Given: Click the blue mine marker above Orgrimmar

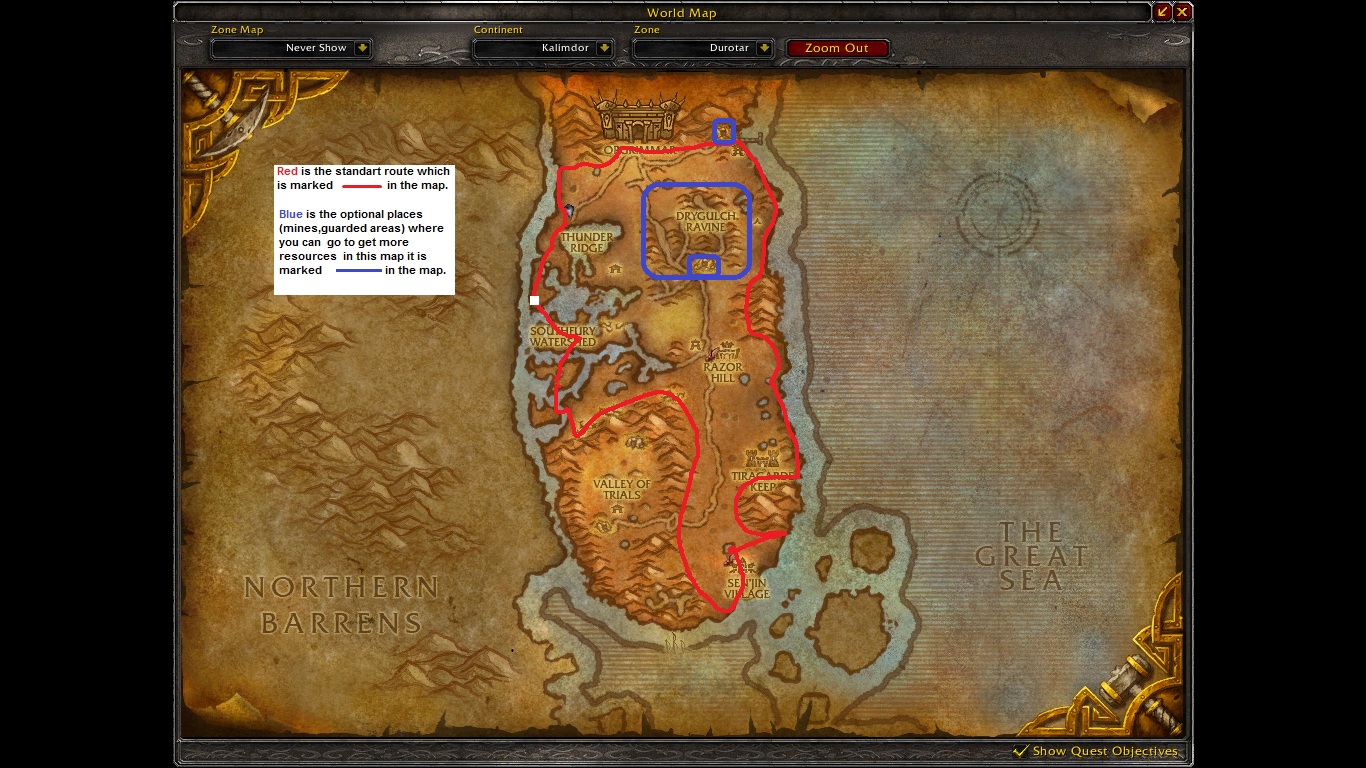Looking at the screenshot, I should tap(724, 130).
